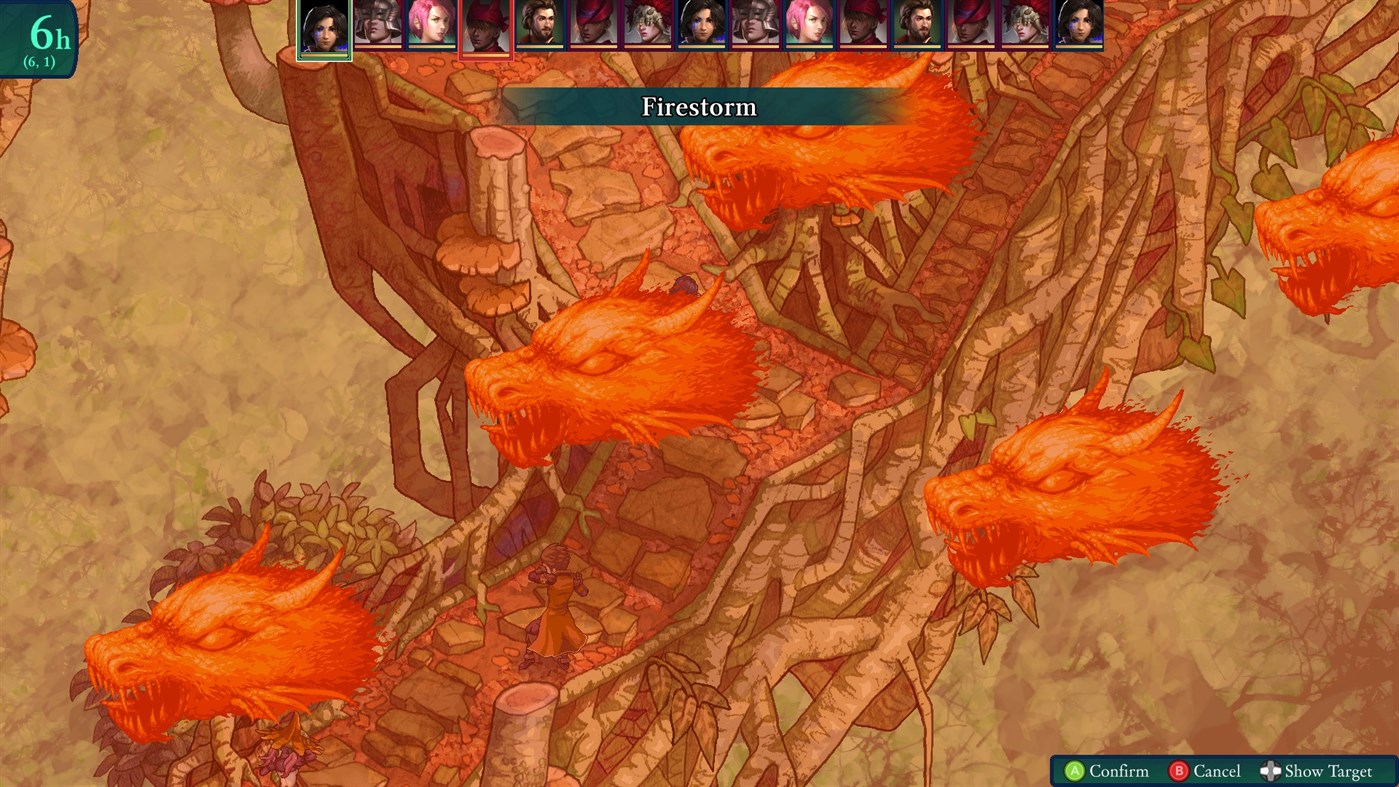1399x787 pixels.
Task: Select the red-highlighted active unit portrait
Action: [485, 28]
